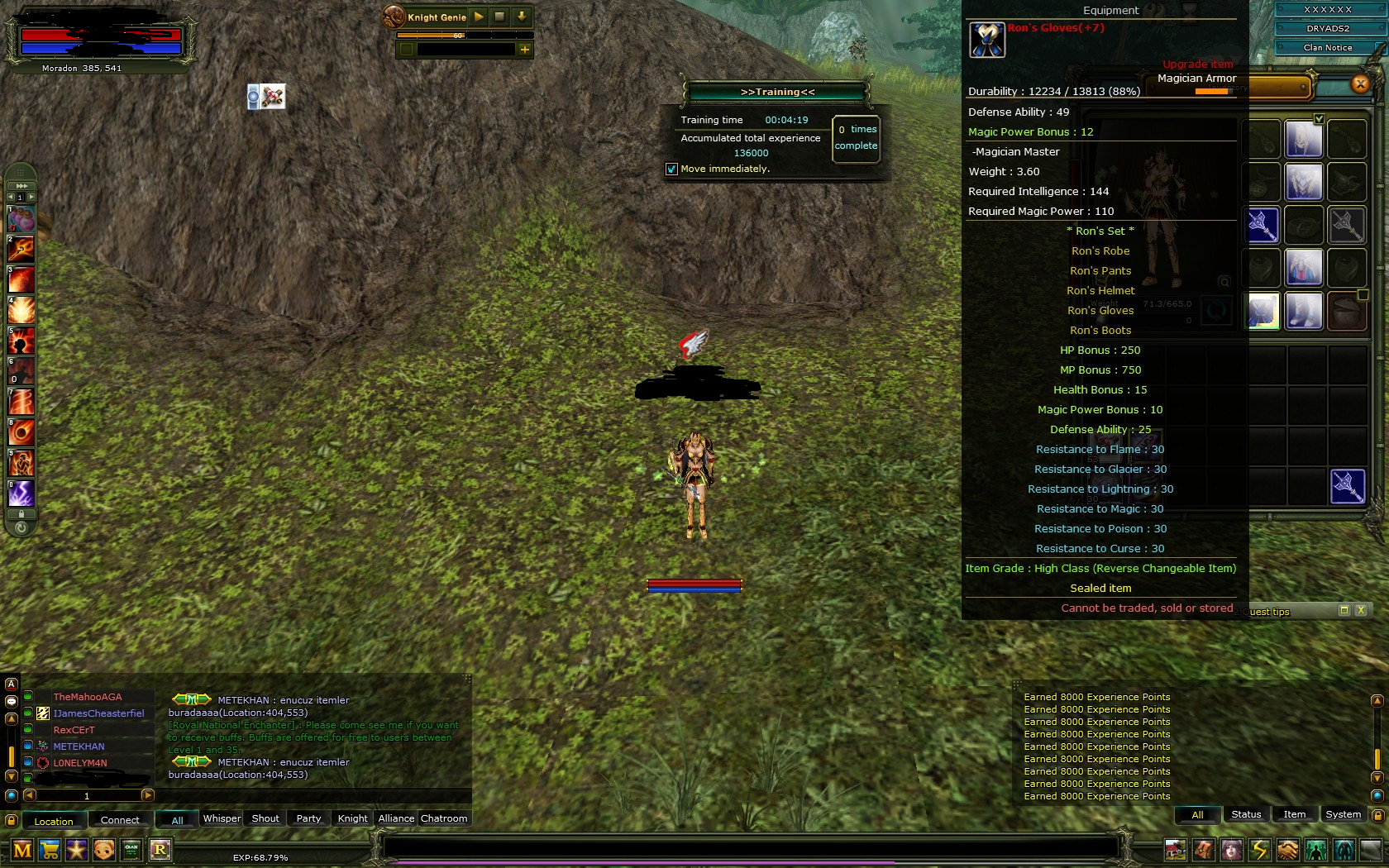Toggle the padlock under the skill bar
Image resolution: width=1389 pixels, height=868 pixels.
point(21,513)
